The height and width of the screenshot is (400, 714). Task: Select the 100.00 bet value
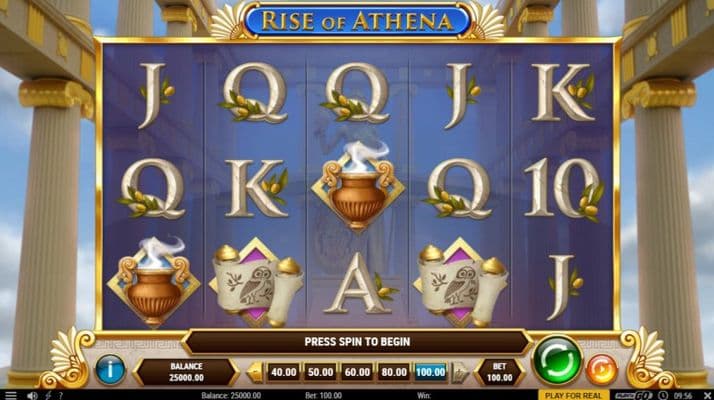click(x=431, y=372)
